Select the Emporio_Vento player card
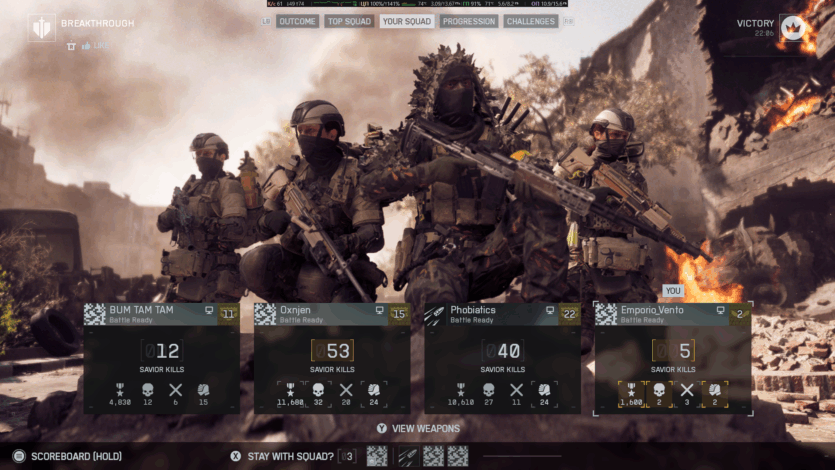 point(673,358)
